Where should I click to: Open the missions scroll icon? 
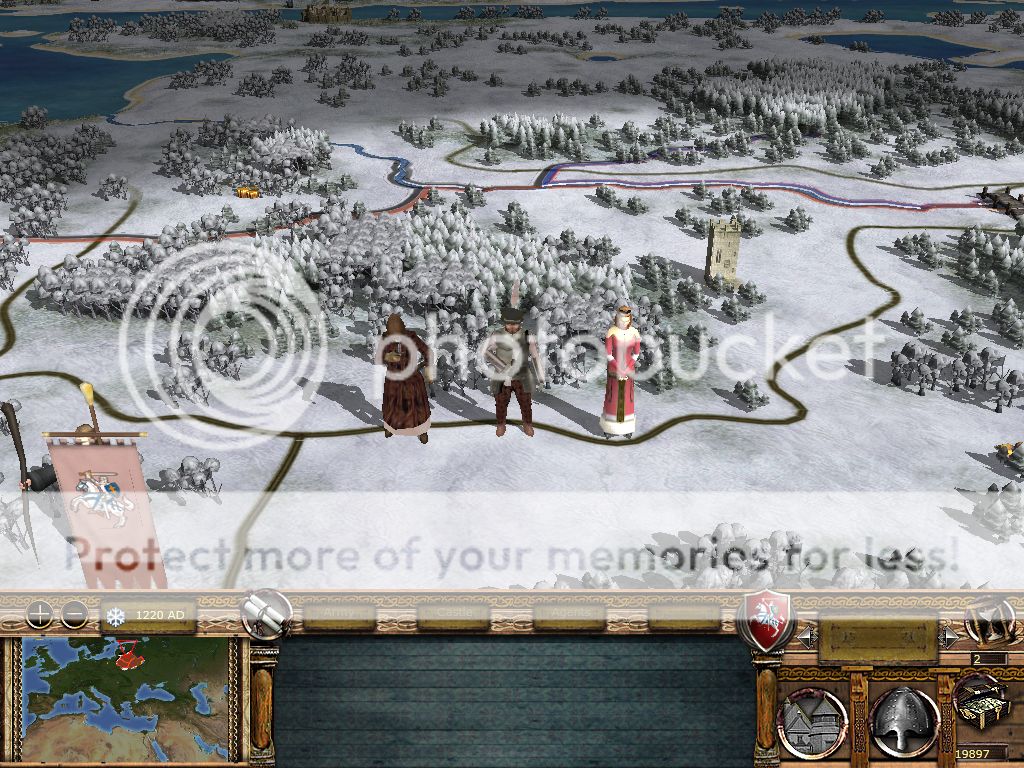(267, 614)
